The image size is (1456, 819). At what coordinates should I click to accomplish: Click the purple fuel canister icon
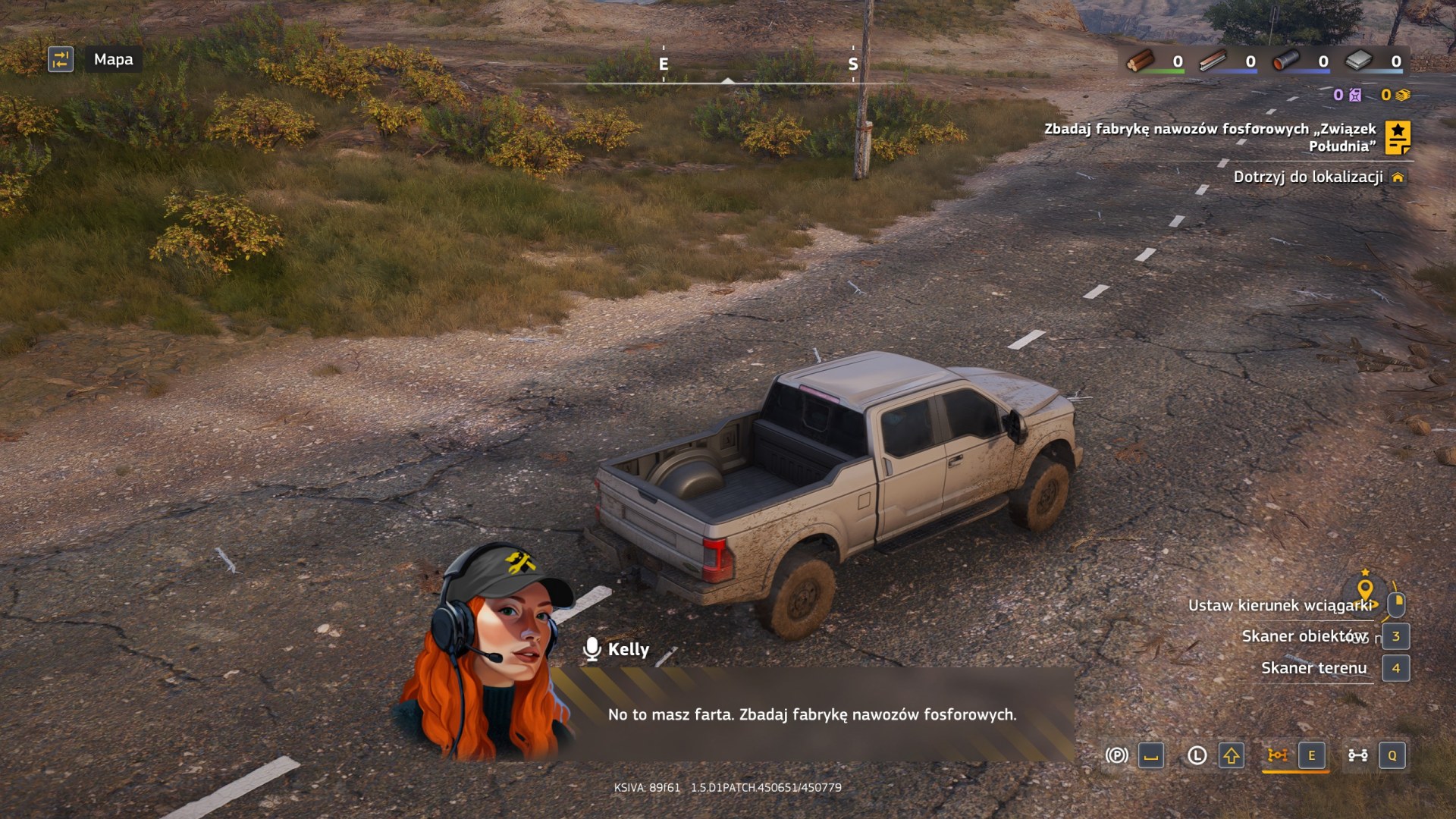(x=1355, y=95)
